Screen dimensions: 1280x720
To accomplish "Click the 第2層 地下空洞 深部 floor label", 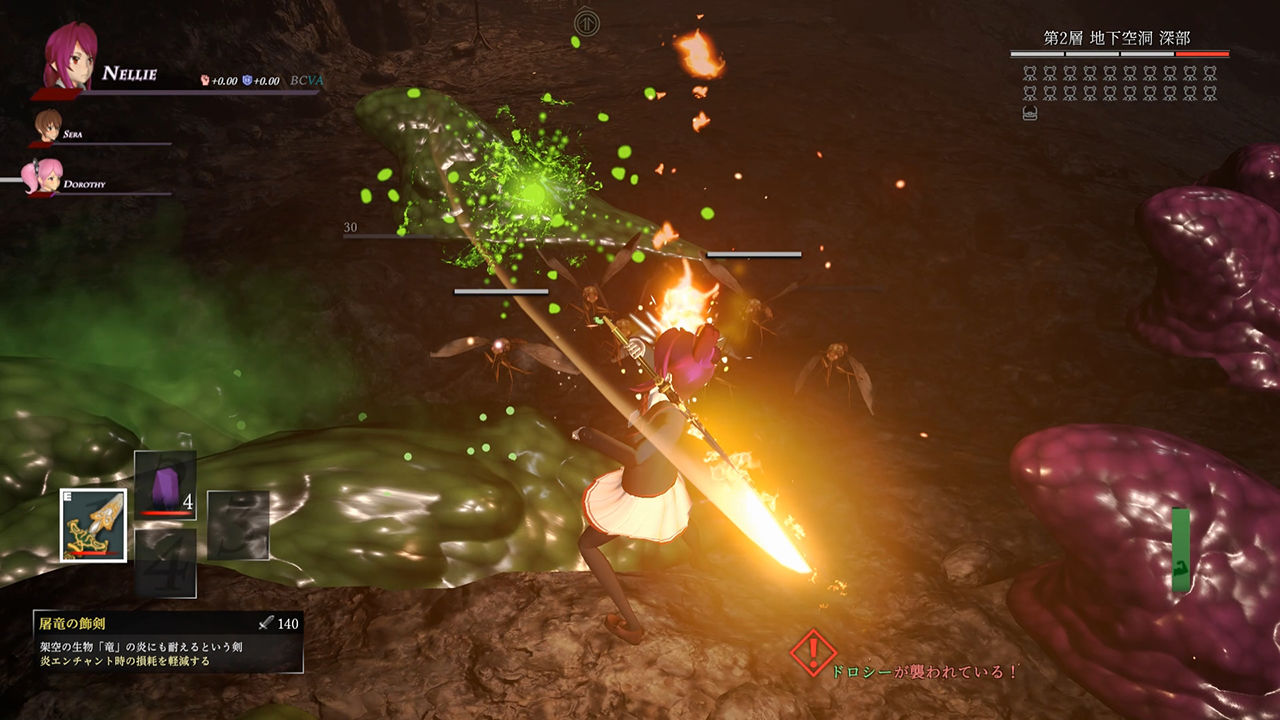I will point(1118,37).
